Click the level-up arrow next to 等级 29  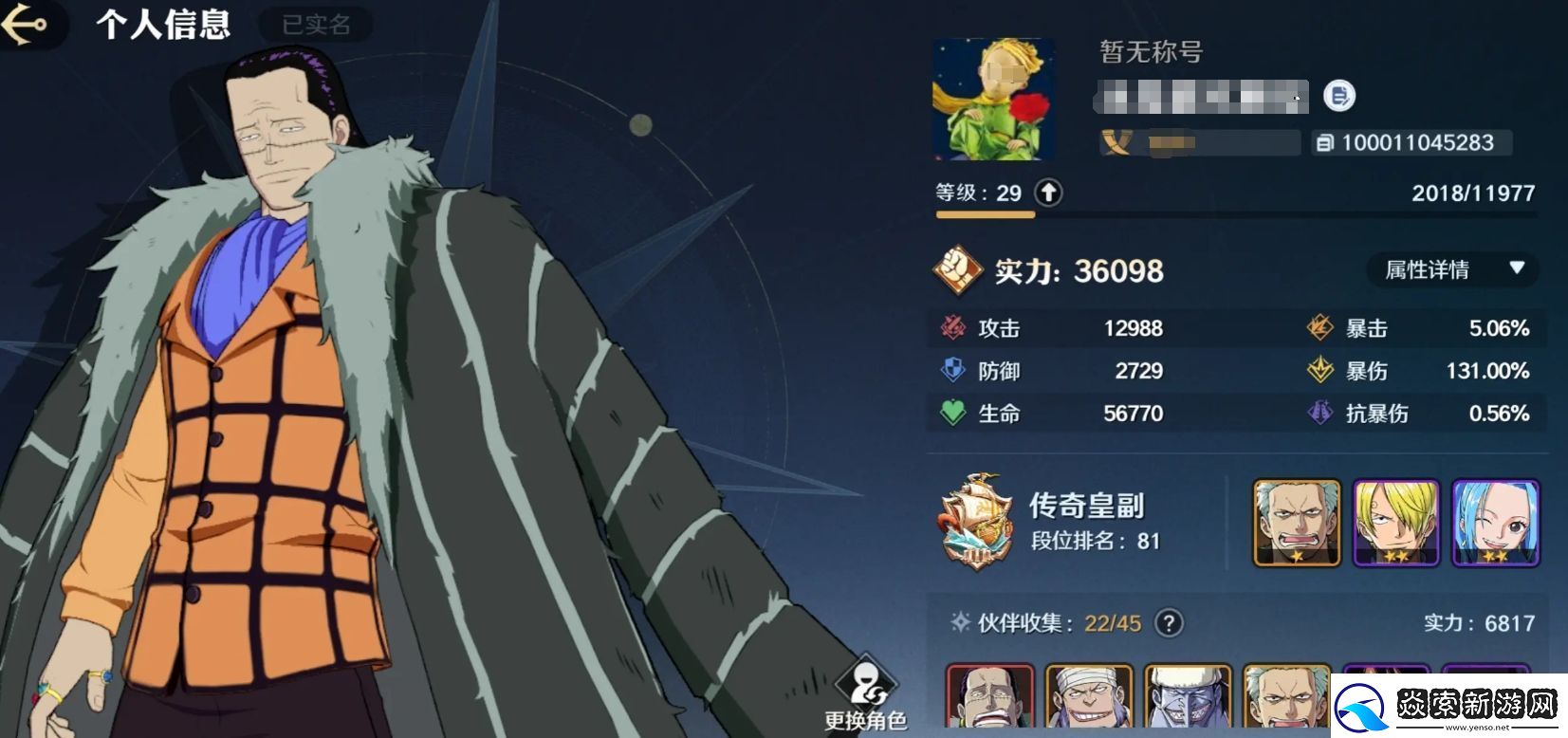(1047, 192)
